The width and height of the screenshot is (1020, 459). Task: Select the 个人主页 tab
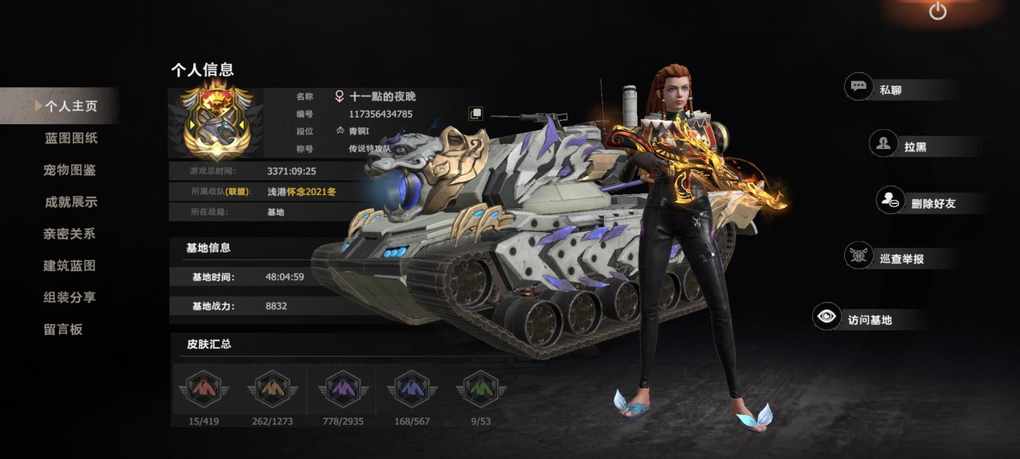click(x=70, y=105)
